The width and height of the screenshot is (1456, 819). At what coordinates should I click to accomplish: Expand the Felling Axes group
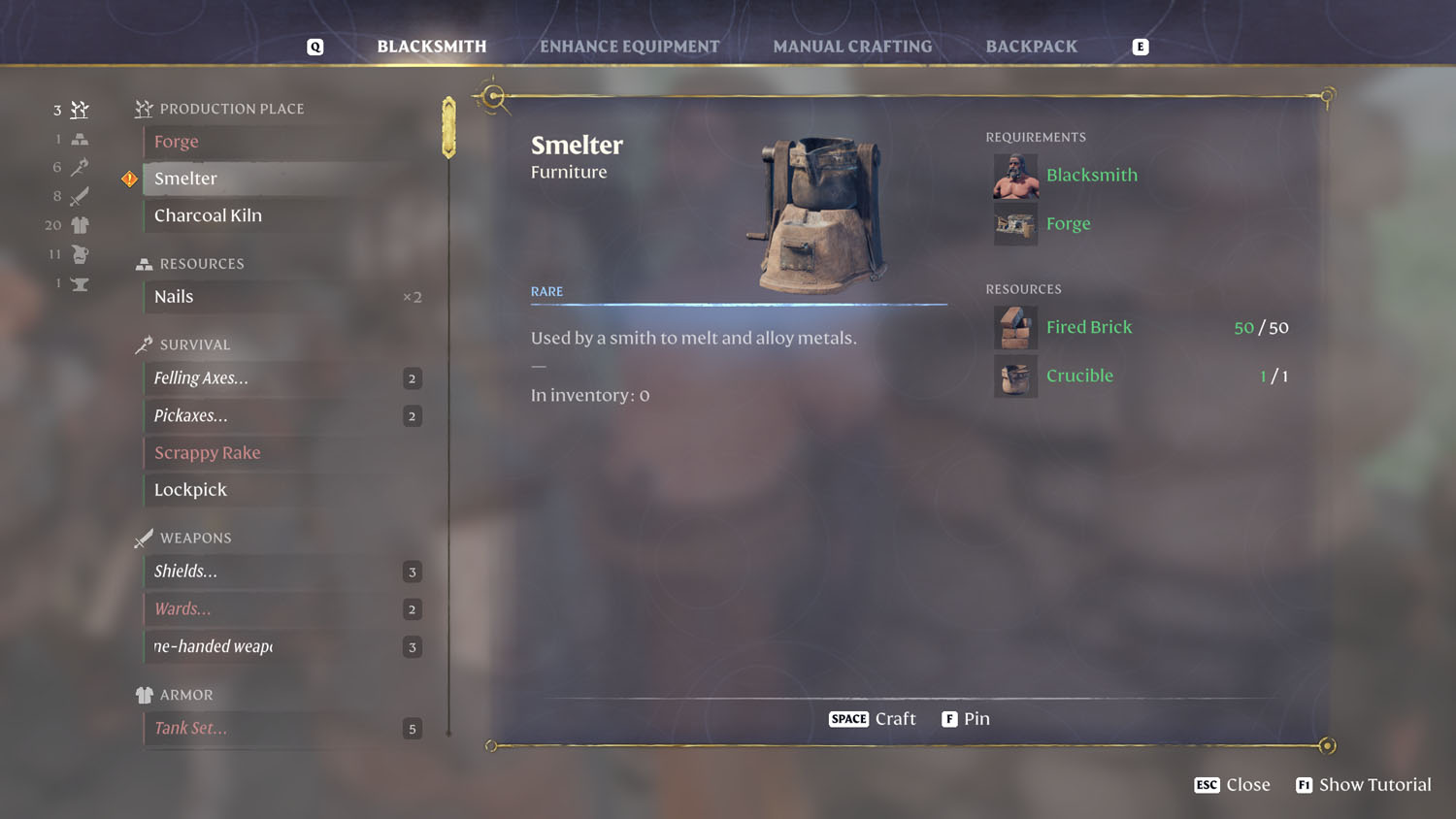202,378
